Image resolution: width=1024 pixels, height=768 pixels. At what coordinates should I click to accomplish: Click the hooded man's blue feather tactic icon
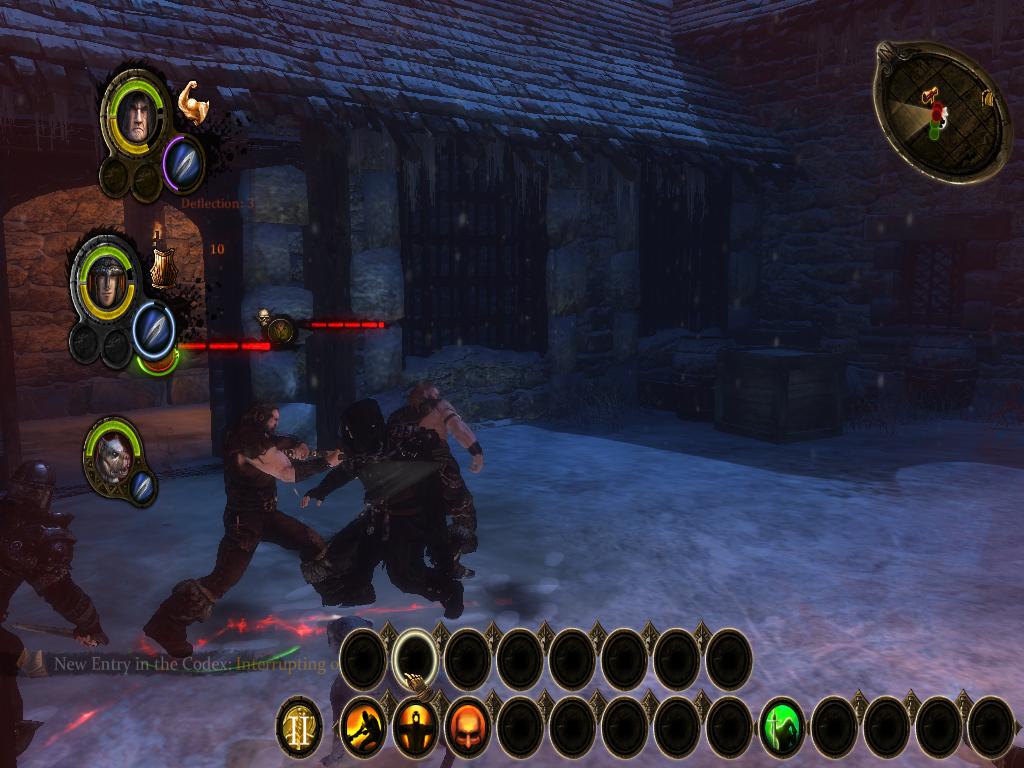[182, 161]
